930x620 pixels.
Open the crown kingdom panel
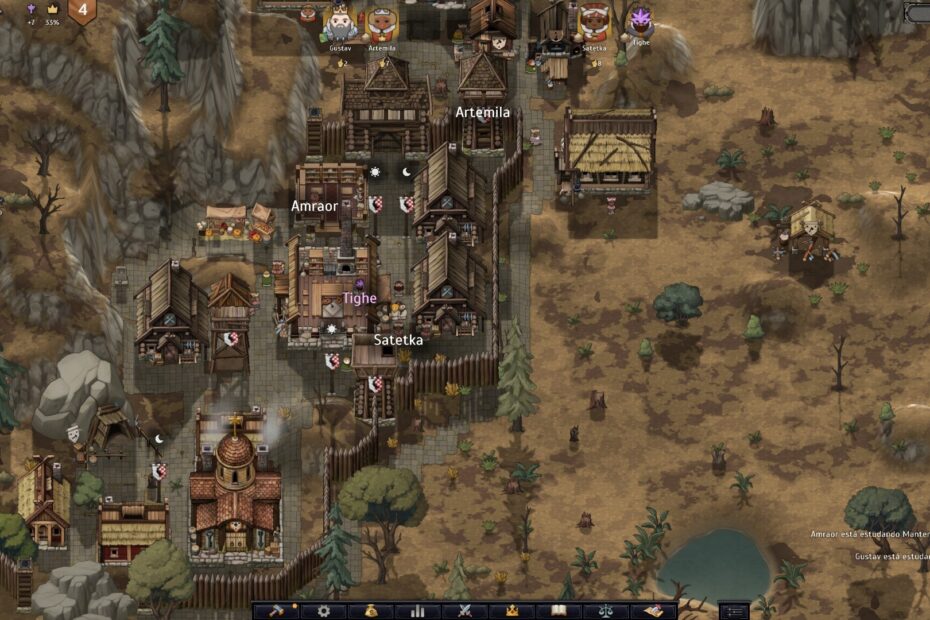[x=512, y=610]
